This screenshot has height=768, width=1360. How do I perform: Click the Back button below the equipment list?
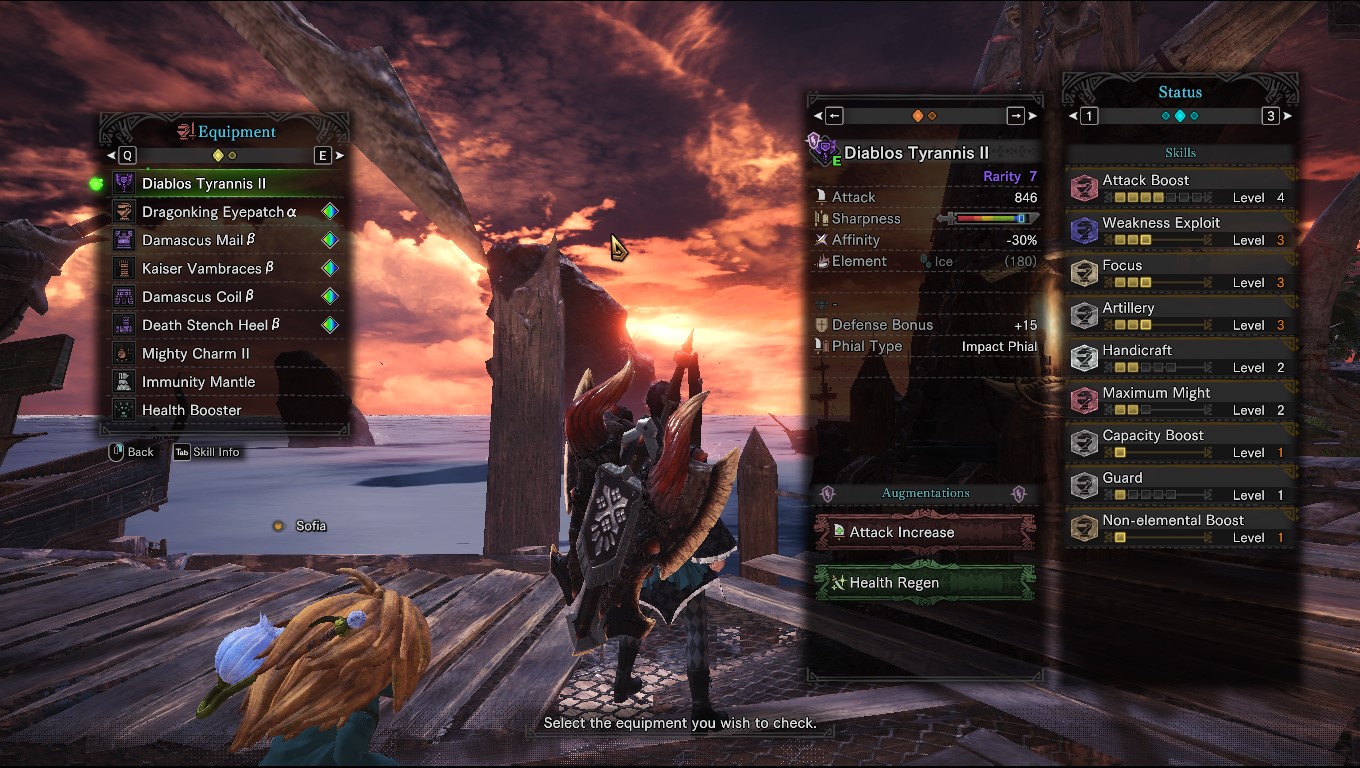click(131, 452)
